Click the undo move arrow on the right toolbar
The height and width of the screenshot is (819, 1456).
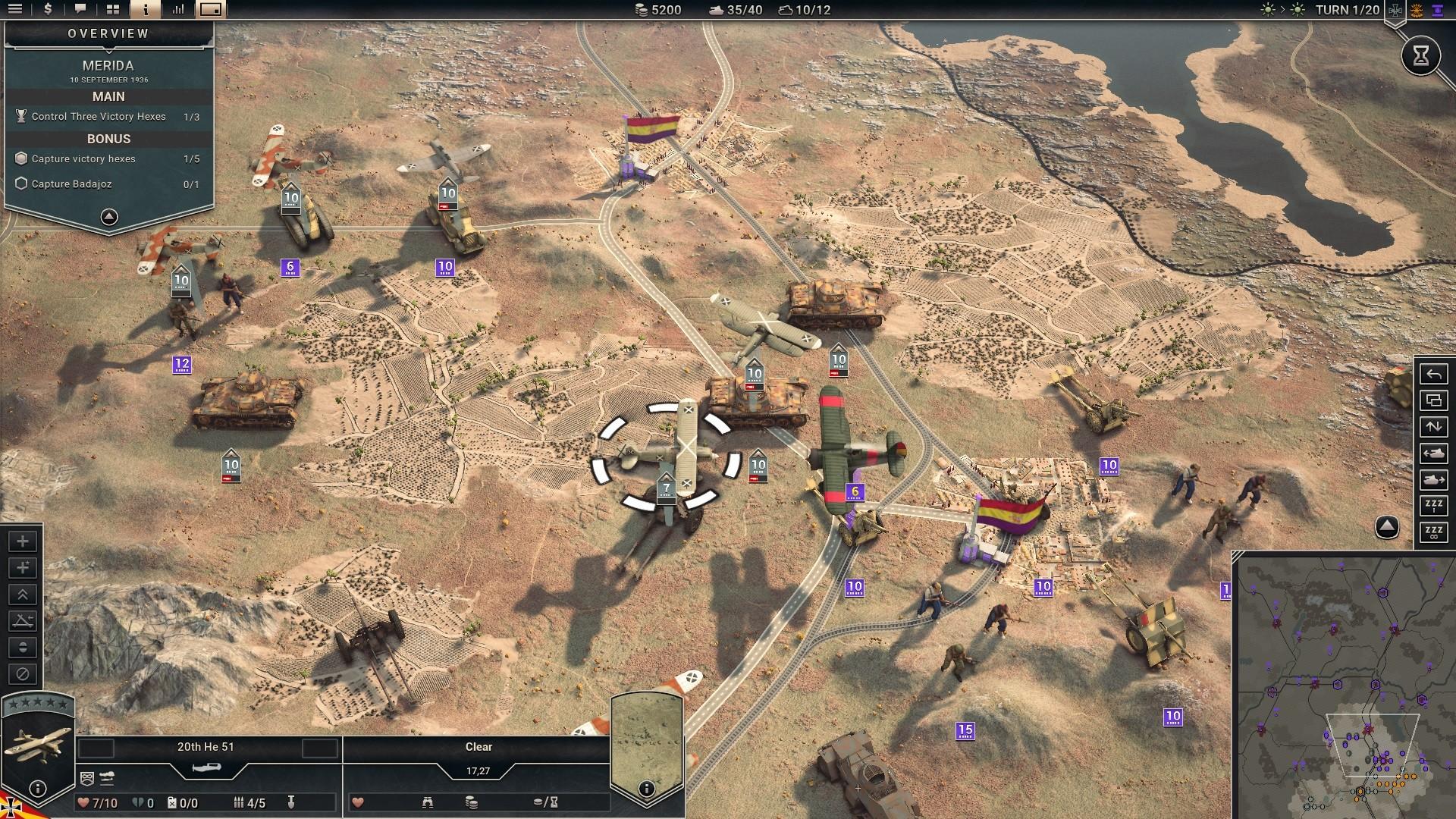(x=1433, y=374)
